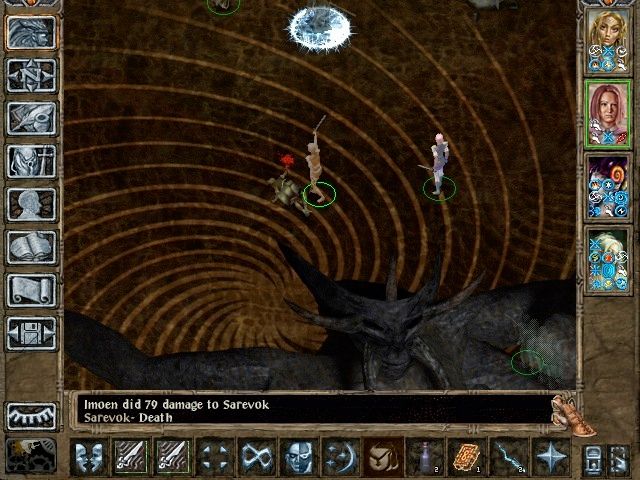This screenshot has width=640, height=480.
Task: Open the inventory screen
Action: [x=31, y=160]
